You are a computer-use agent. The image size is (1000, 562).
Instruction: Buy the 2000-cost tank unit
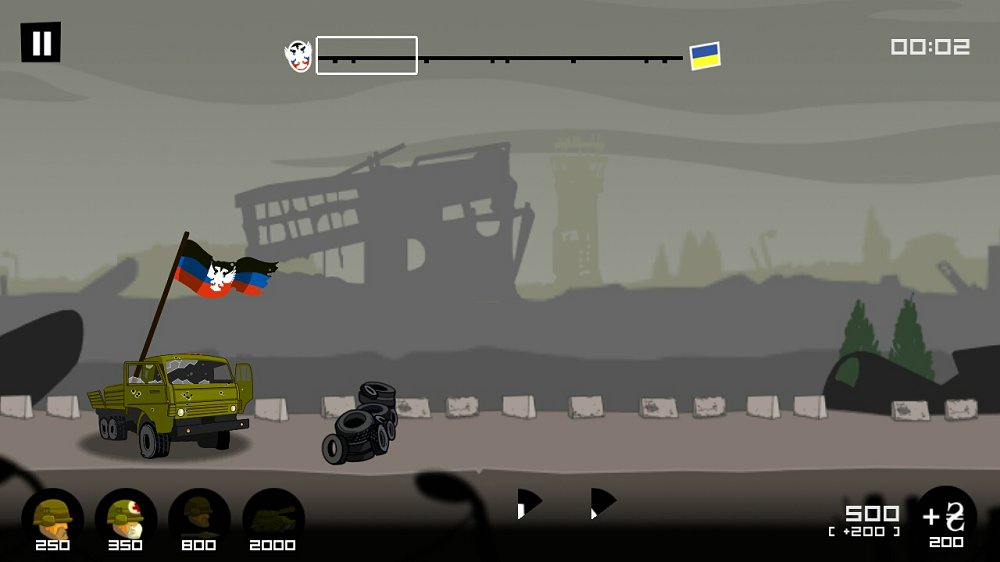pyautogui.click(x=273, y=516)
